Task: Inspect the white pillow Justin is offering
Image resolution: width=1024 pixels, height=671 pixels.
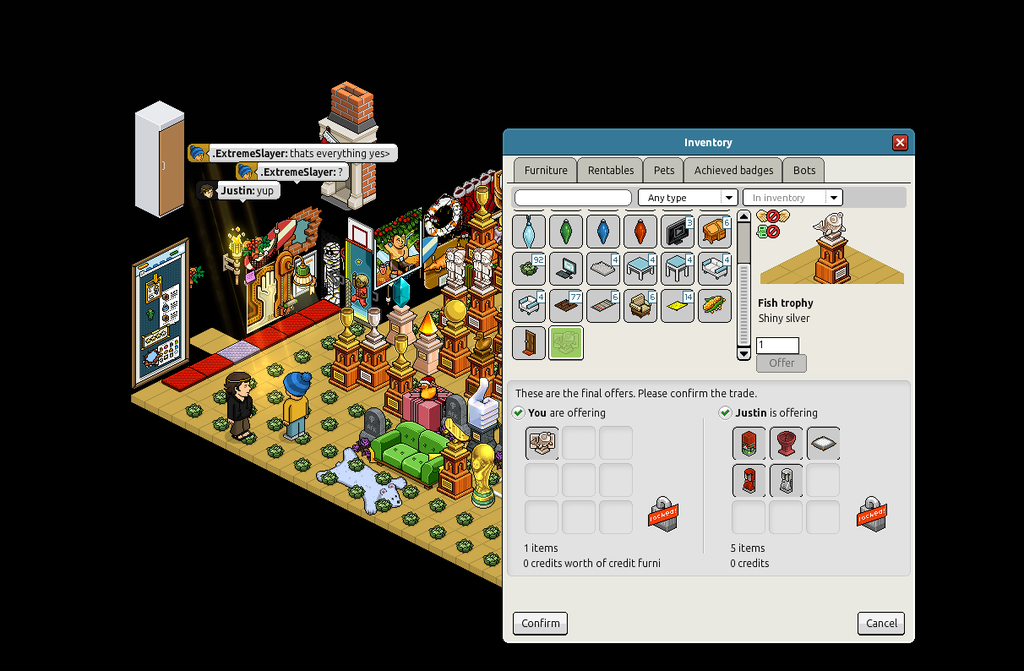Action: 823,443
